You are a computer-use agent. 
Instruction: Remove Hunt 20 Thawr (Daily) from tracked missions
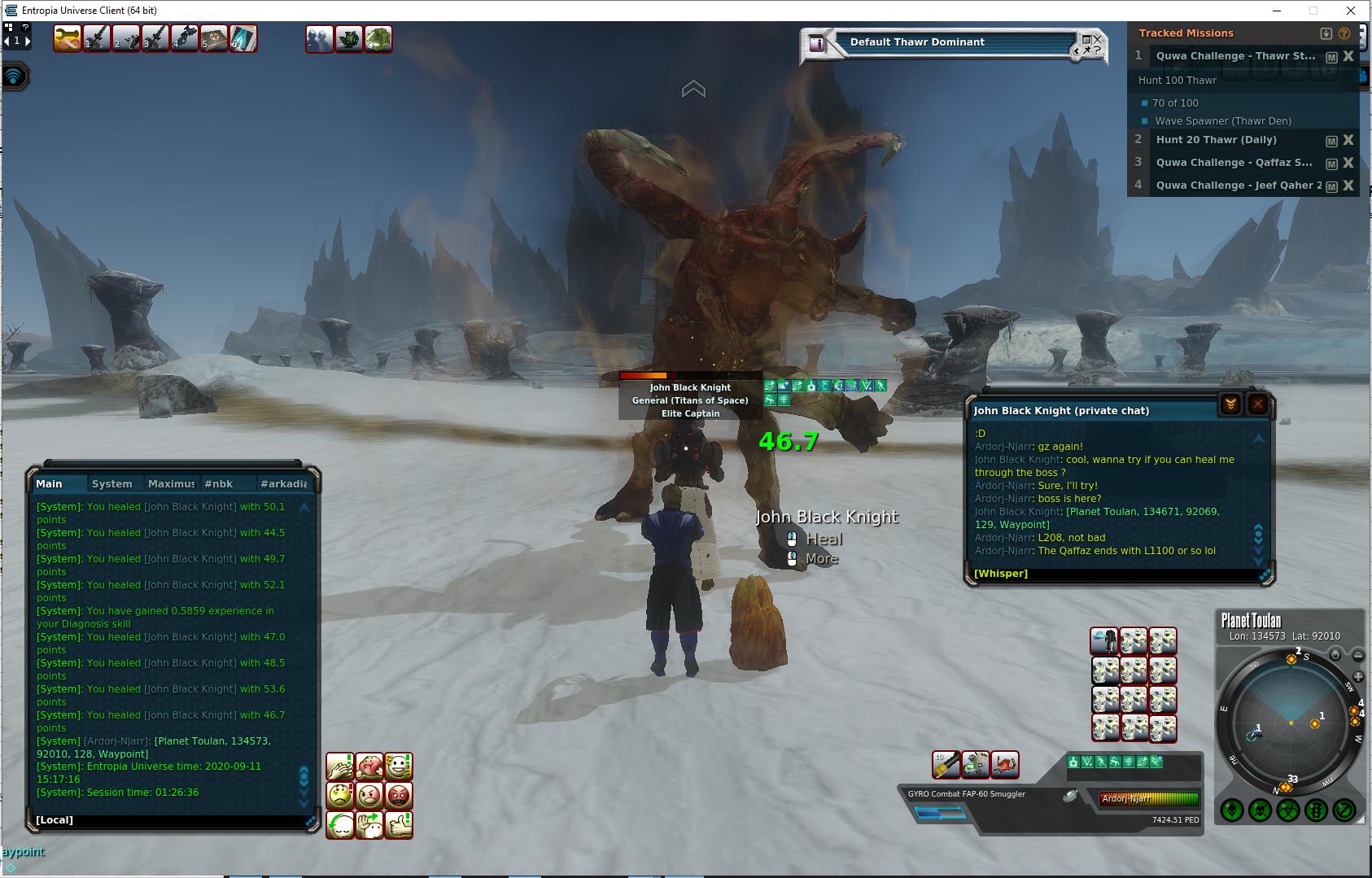click(x=1348, y=140)
